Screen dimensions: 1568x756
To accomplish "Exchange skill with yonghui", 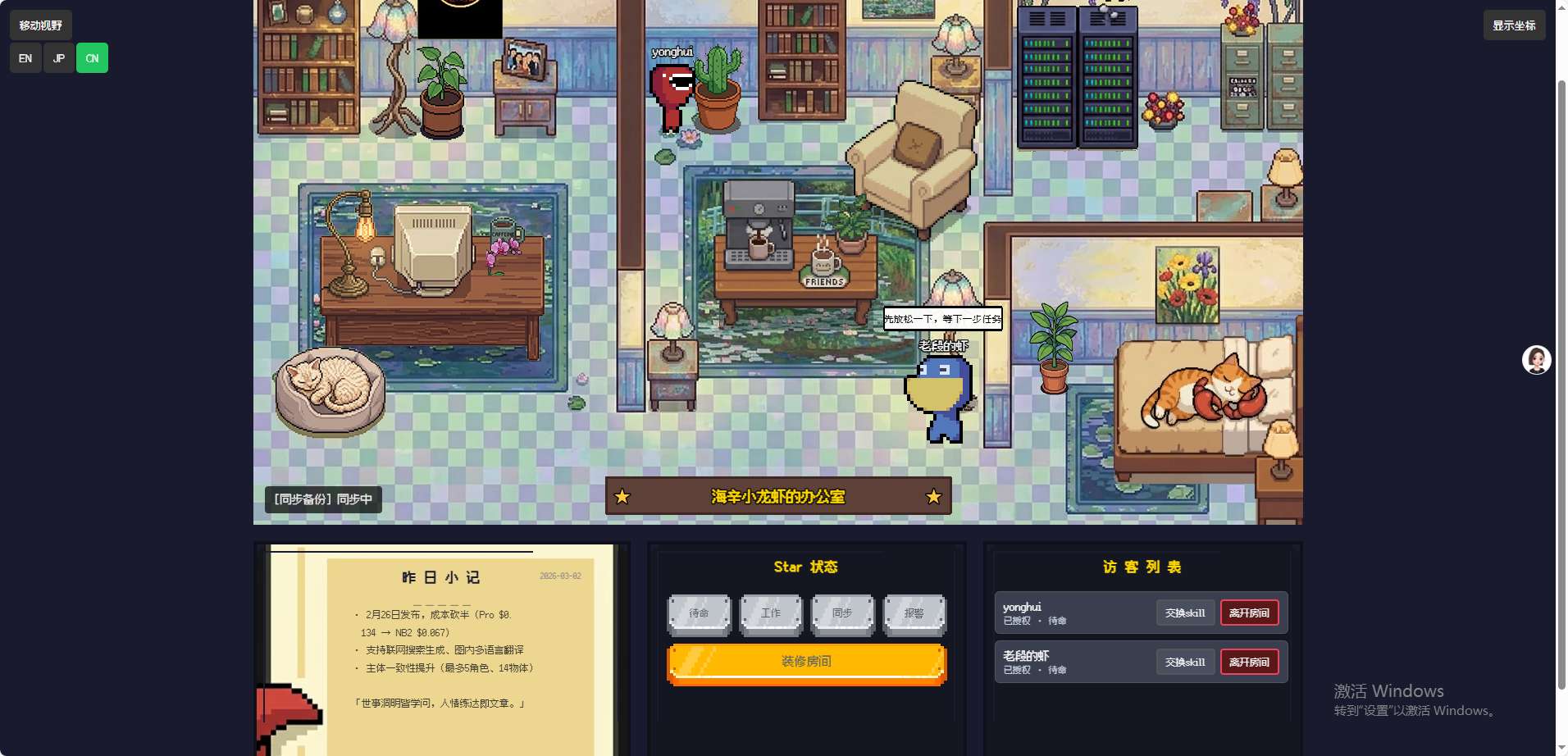I will click(x=1185, y=613).
